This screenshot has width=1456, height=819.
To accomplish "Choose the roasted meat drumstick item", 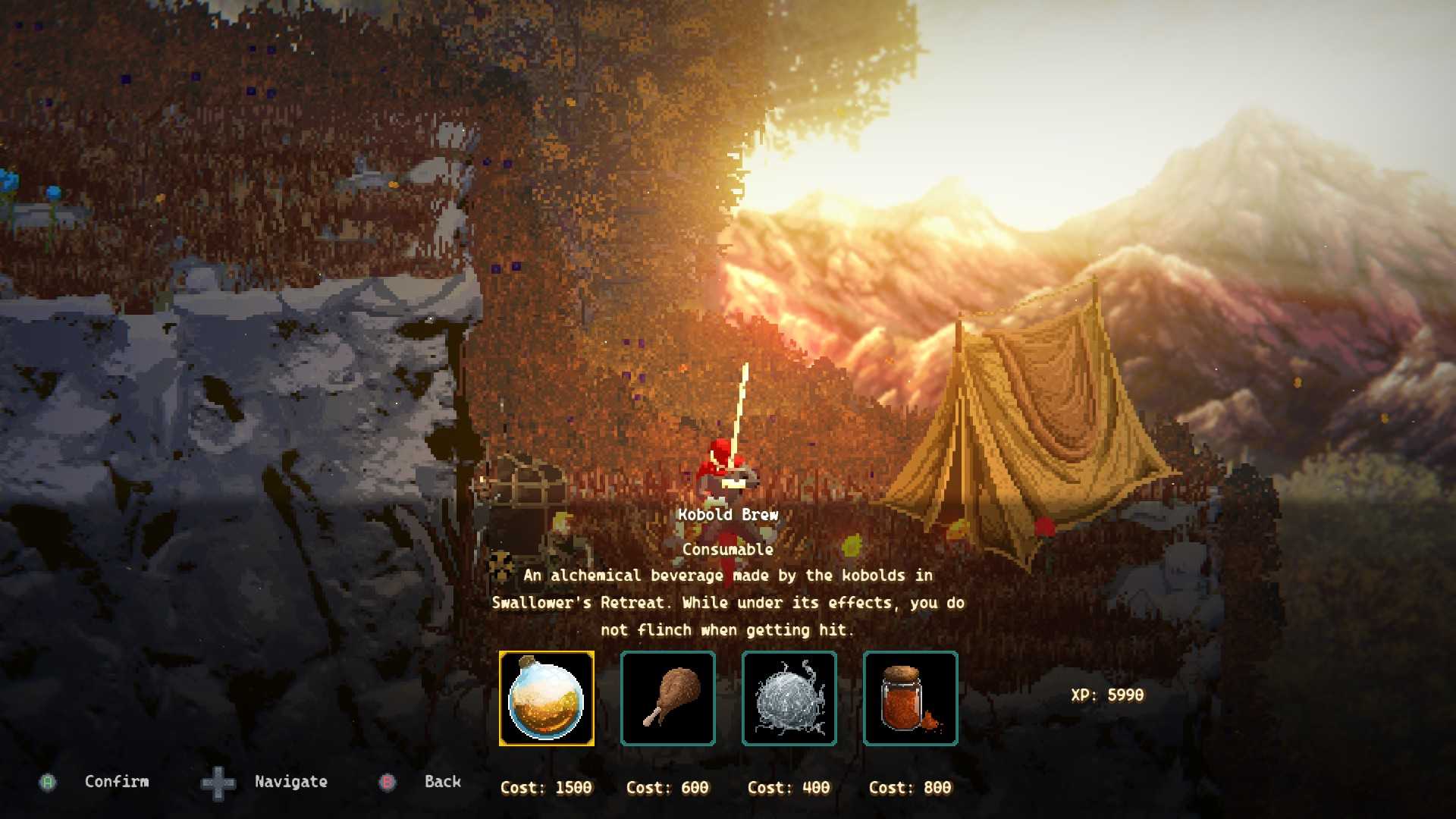I will tap(667, 698).
